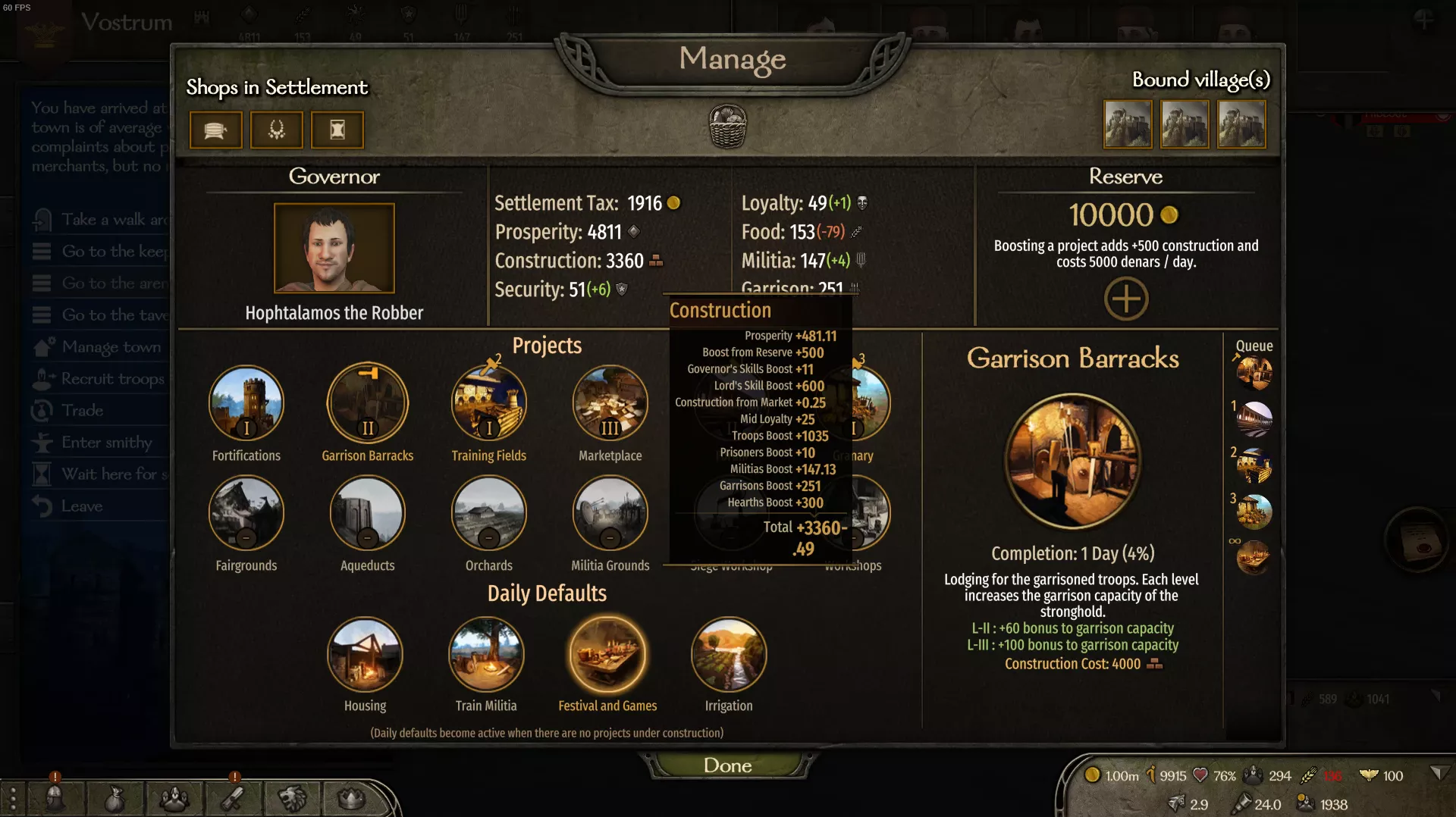Set Housing as the daily default

[x=365, y=654]
